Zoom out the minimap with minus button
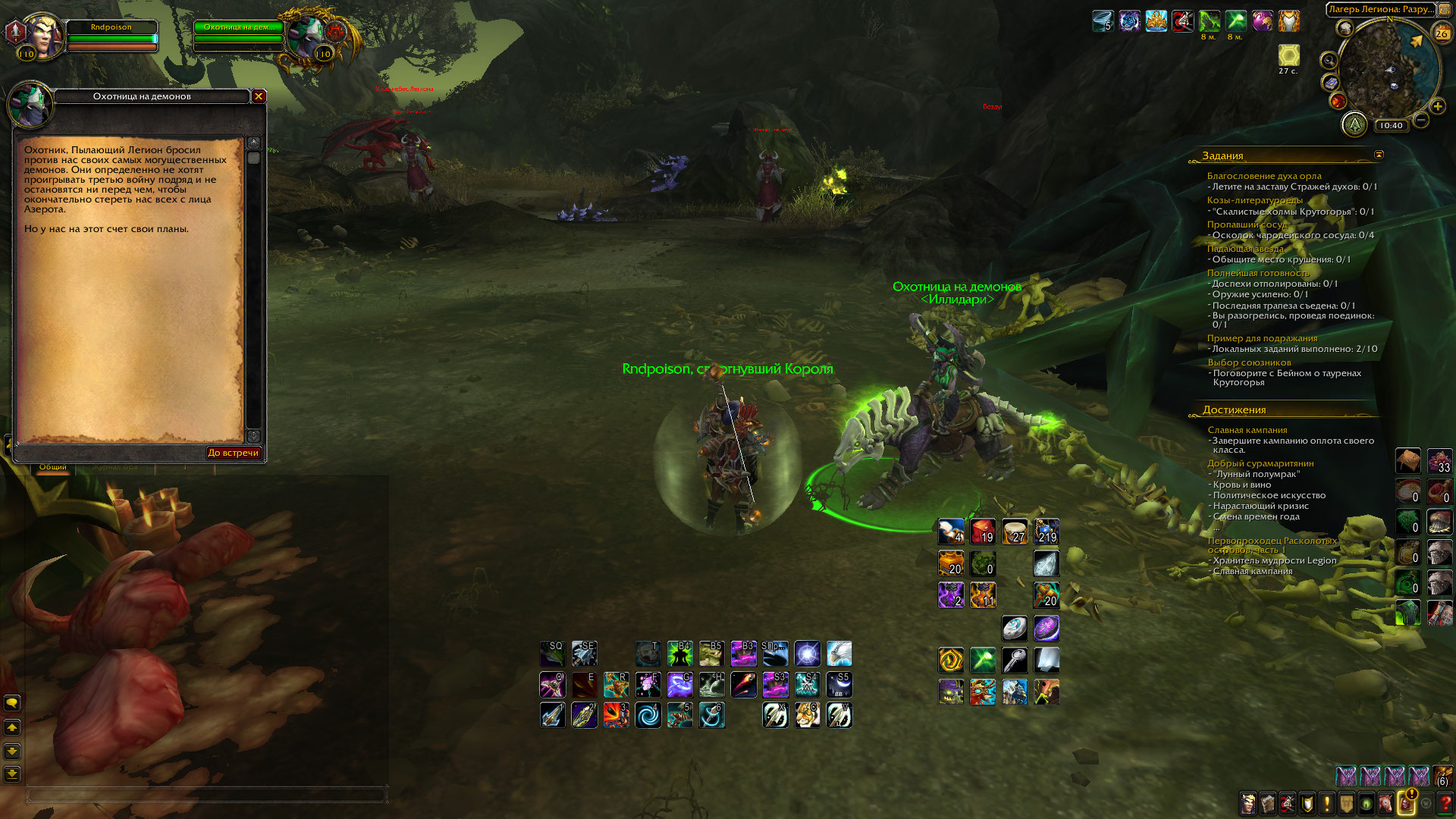Screen dimensions: 1456x819 pos(1421,120)
